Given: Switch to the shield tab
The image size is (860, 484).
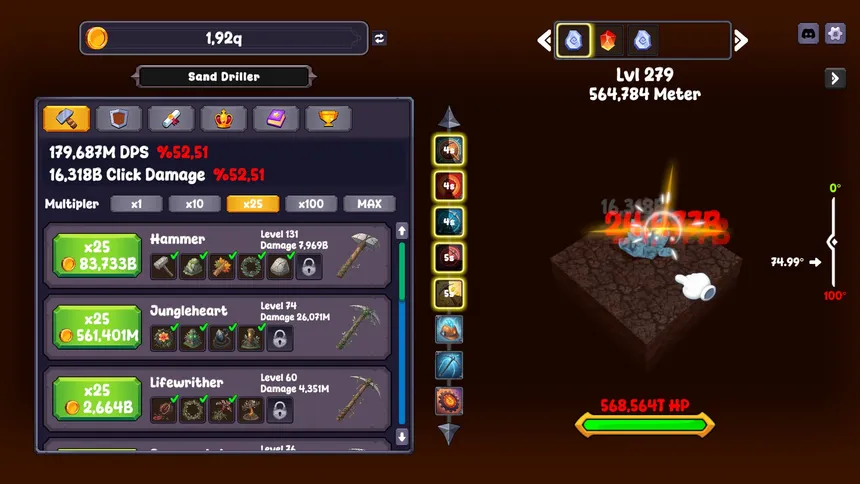Looking at the screenshot, I should tap(119, 119).
